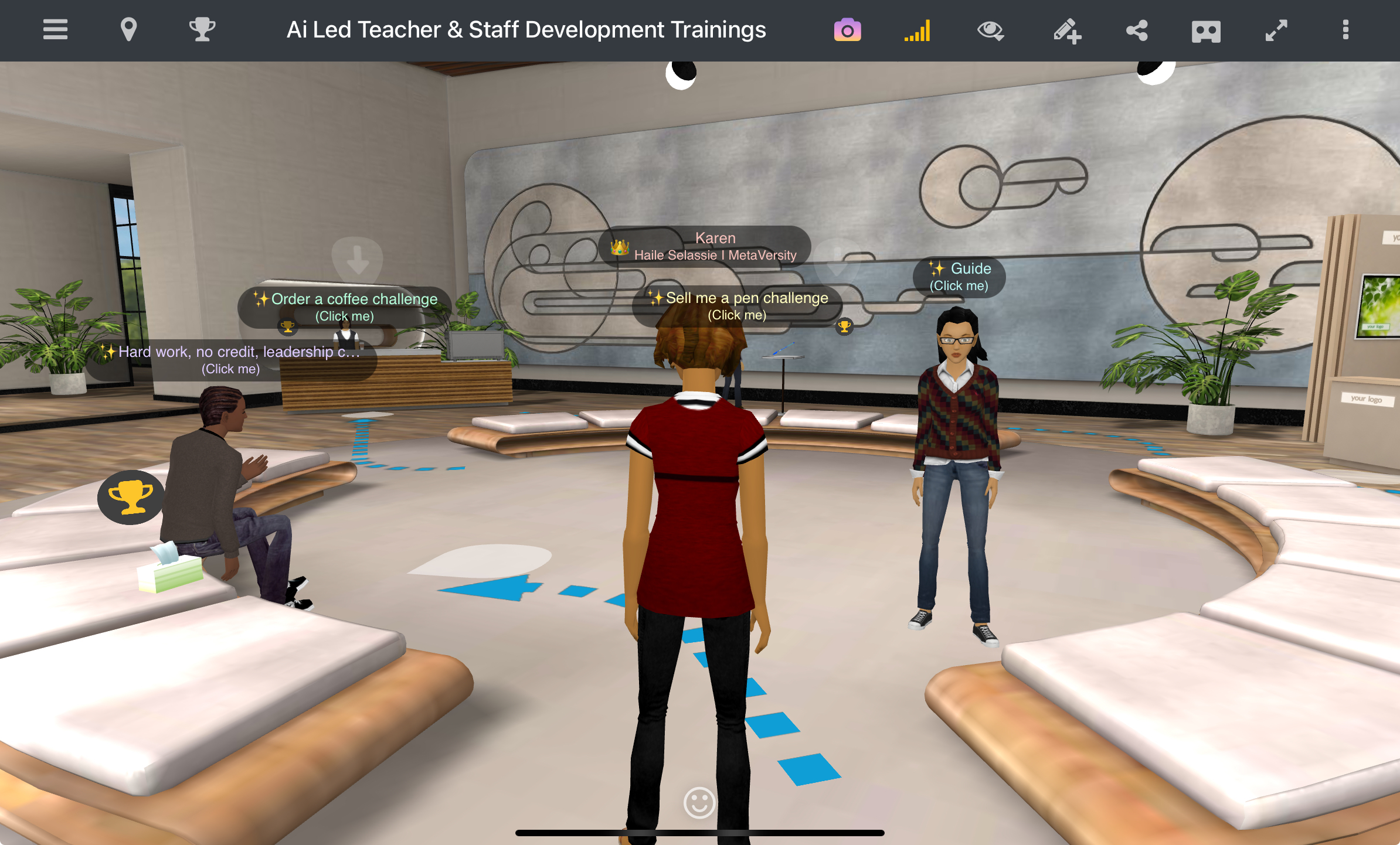Image resolution: width=1400 pixels, height=845 pixels.
Task: Toggle the emote smiley at screen bottom
Action: (x=699, y=803)
